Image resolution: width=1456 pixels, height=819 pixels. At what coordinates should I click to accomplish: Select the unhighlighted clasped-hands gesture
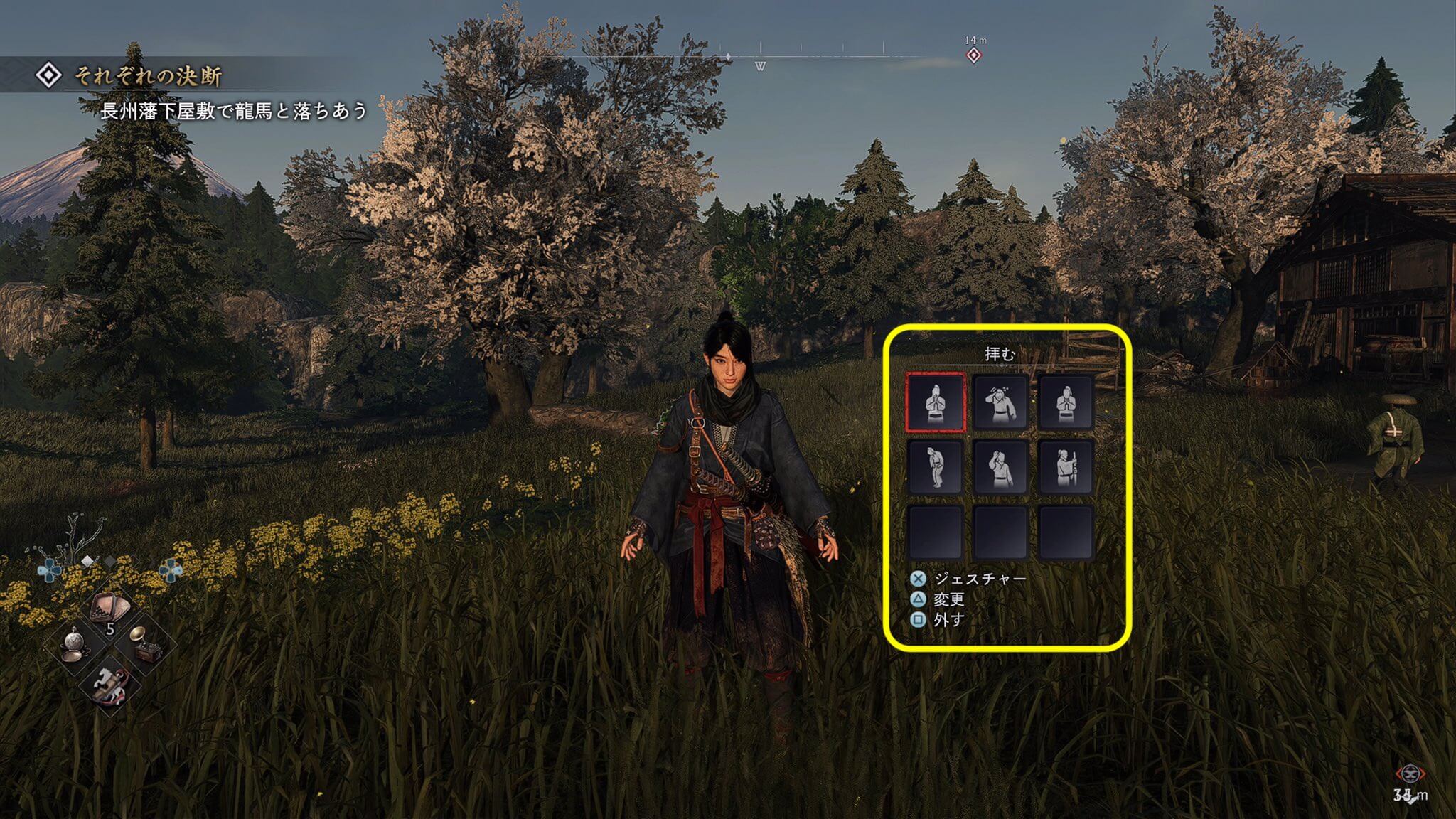click(x=1064, y=402)
